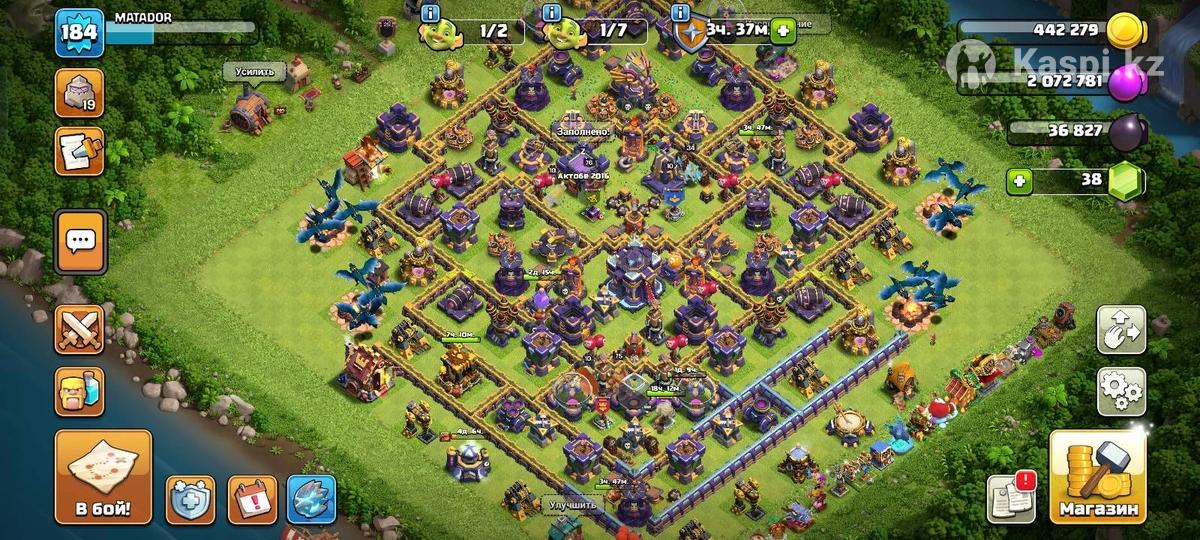Open the scroll and paper tasks icon
1200x540 pixels.
point(79,151)
